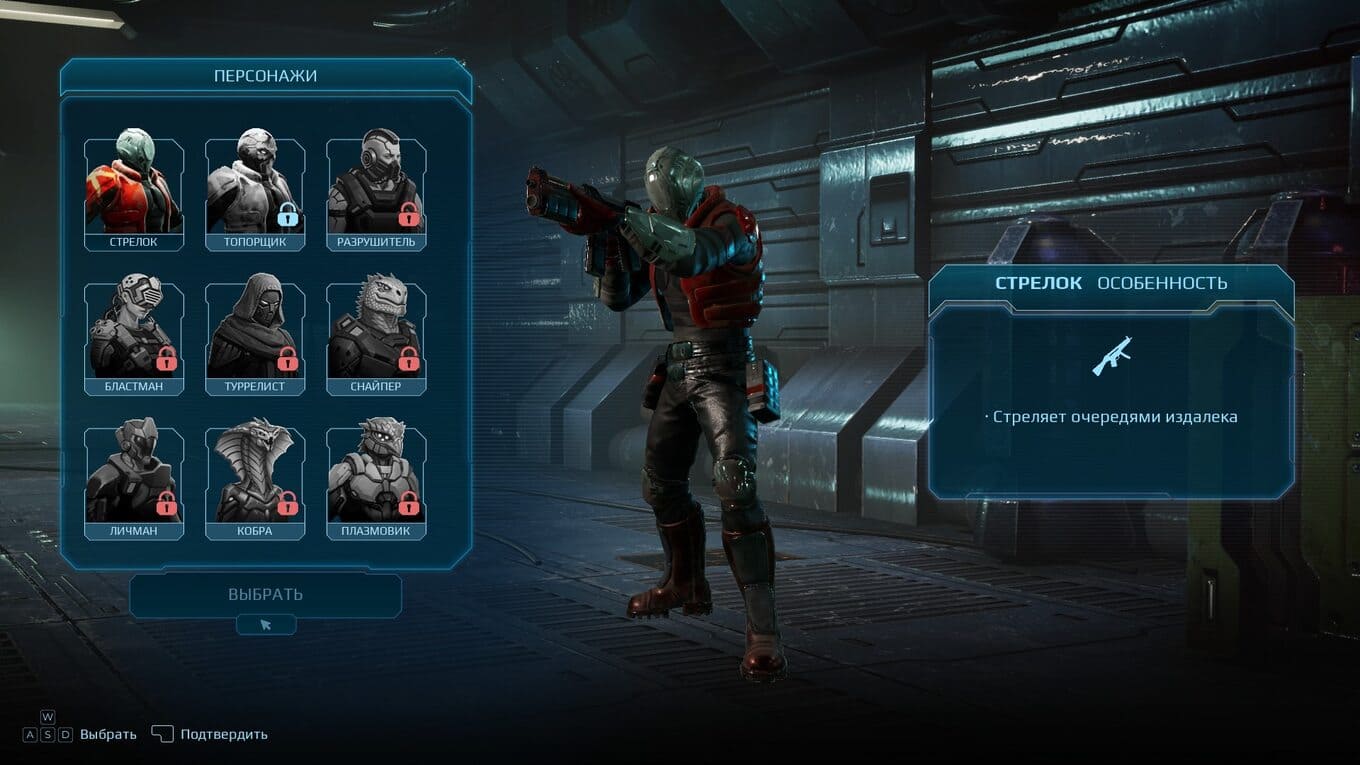Screen dimensions: 1360x765
Task: Switch to the Особенность tab
Action: pos(1162,283)
